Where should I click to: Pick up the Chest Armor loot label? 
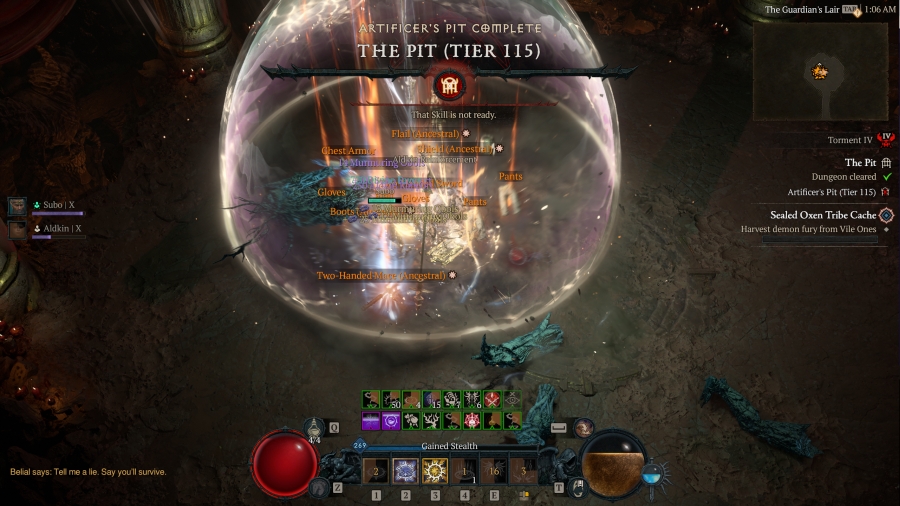pyautogui.click(x=347, y=151)
